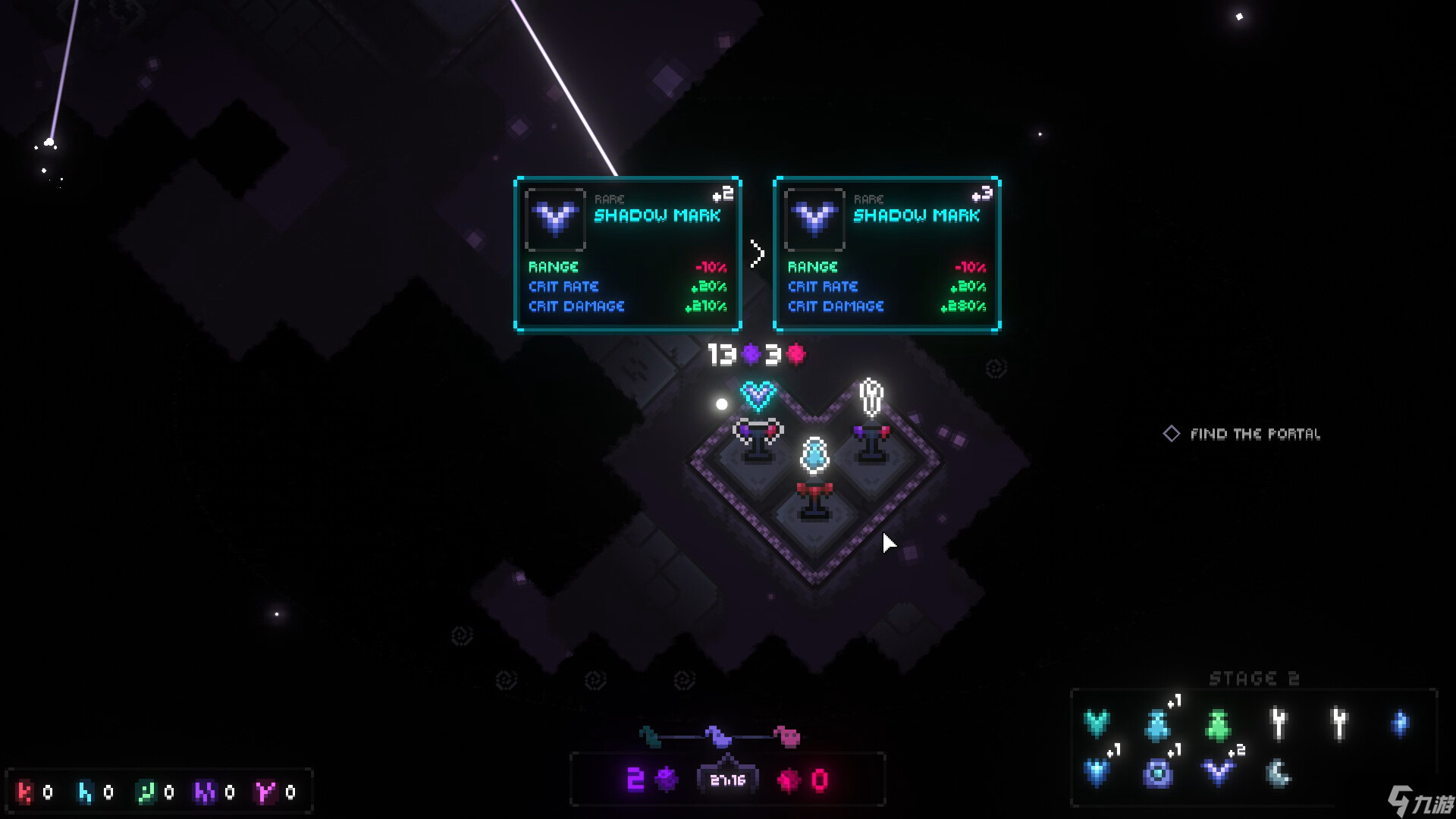Click the red rune counter icon
The image size is (1456, 819).
[25, 792]
